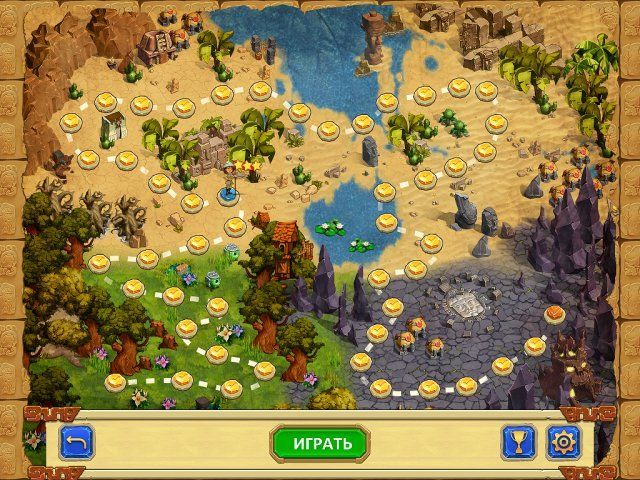This screenshot has height=480, width=640.
Task: Select the orange final level node
Action: coord(554,315)
